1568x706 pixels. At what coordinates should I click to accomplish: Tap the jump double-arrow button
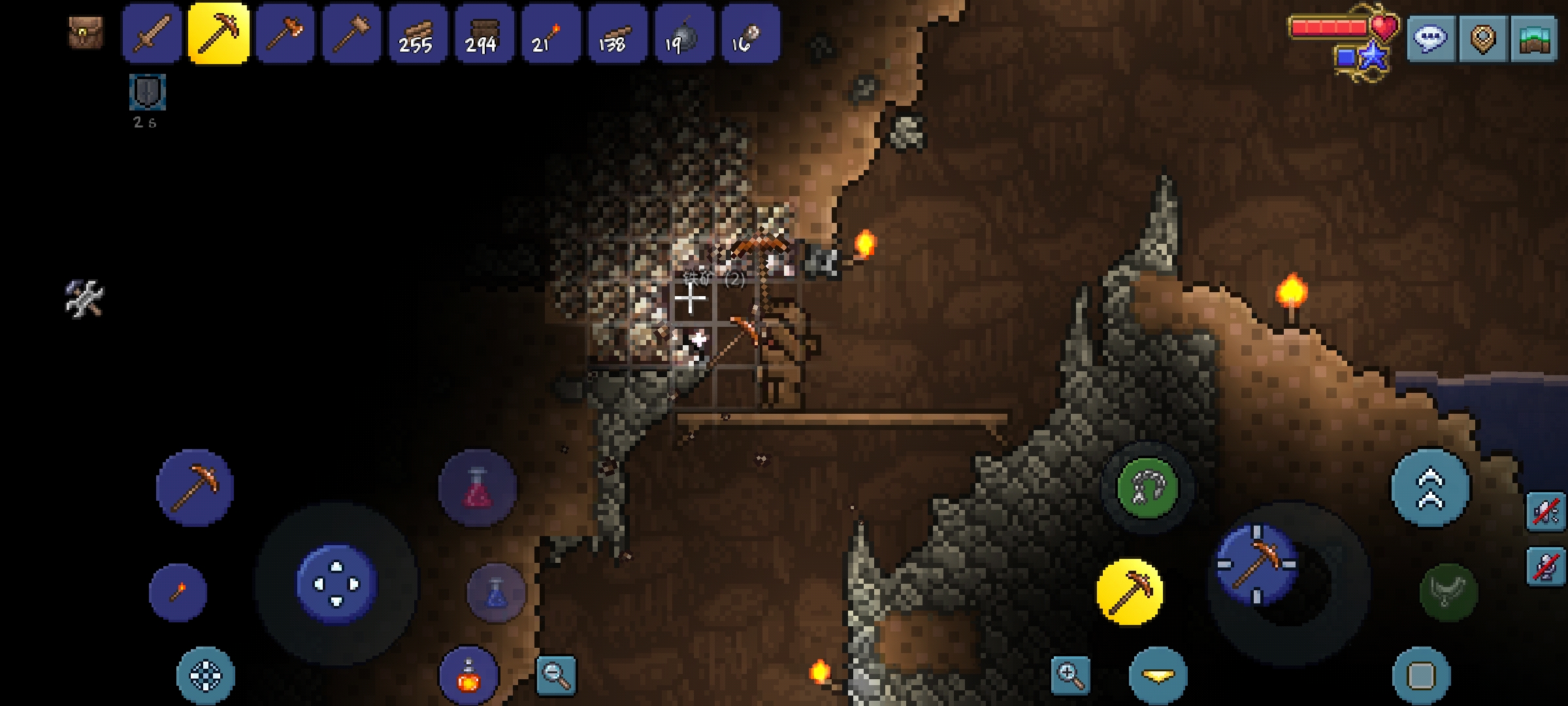pyautogui.click(x=1430, y=488)
